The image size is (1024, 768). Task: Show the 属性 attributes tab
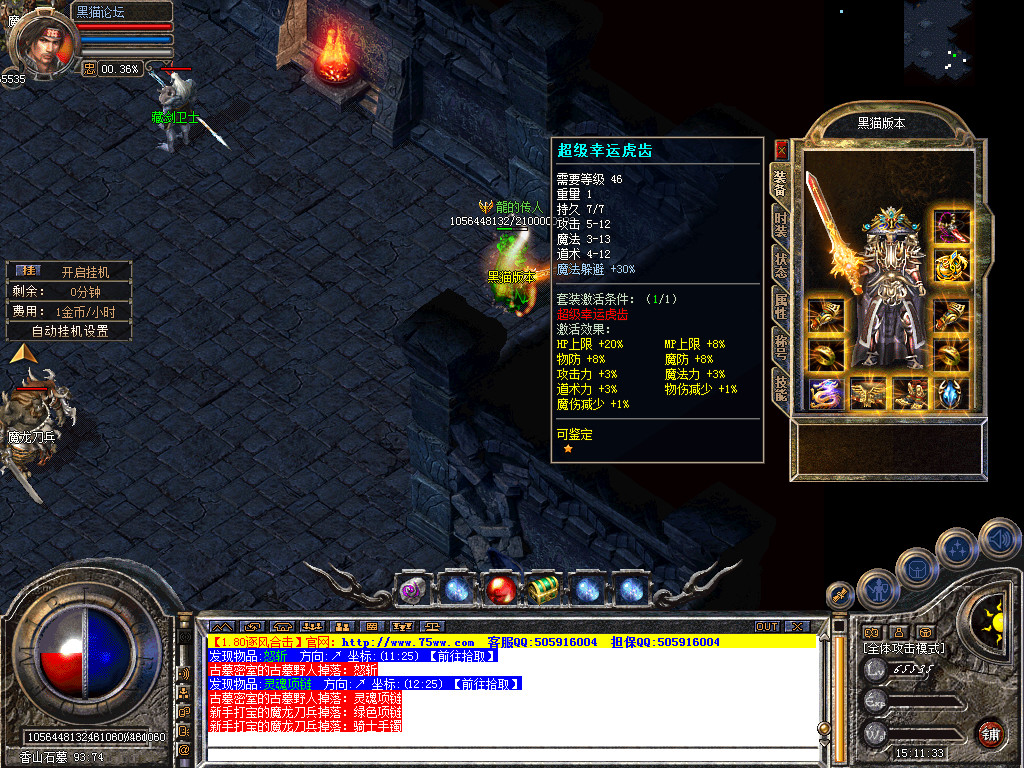click(x=781, y=304)
